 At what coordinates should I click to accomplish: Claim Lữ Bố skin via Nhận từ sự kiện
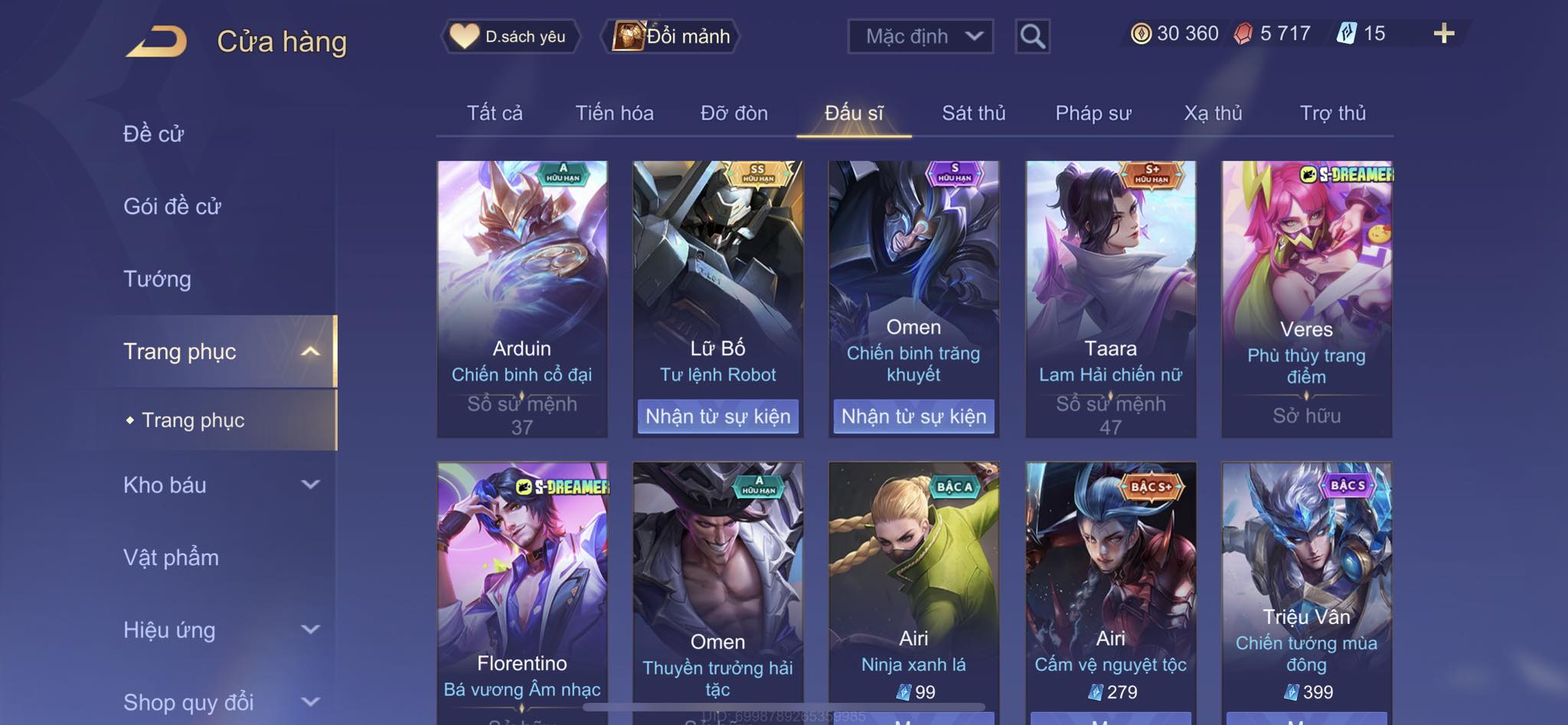pyautogui.click(x=717, y=416)
